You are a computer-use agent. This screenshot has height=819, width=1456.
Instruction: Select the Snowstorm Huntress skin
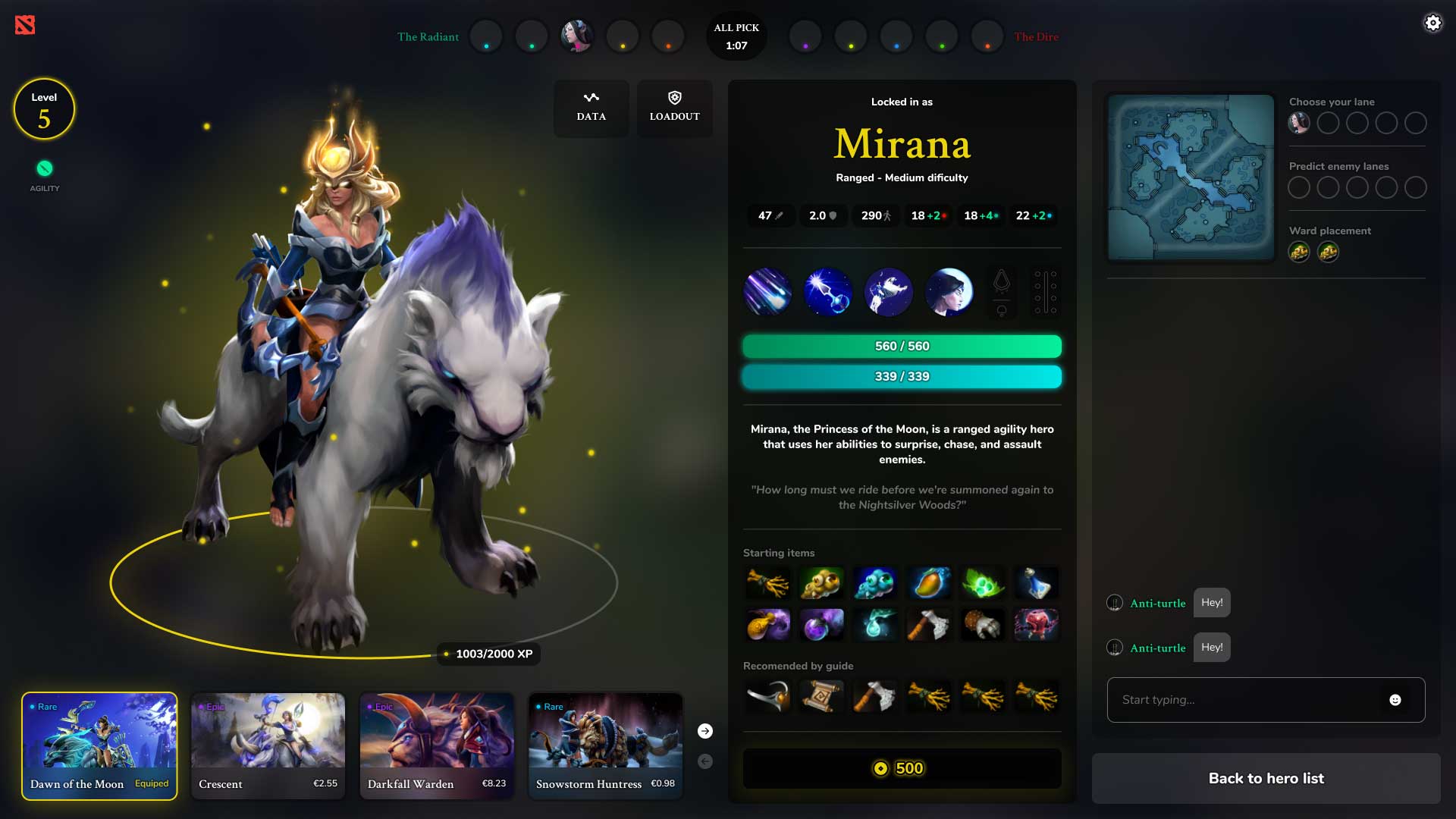pyautogui.click(x=605, y=745)
